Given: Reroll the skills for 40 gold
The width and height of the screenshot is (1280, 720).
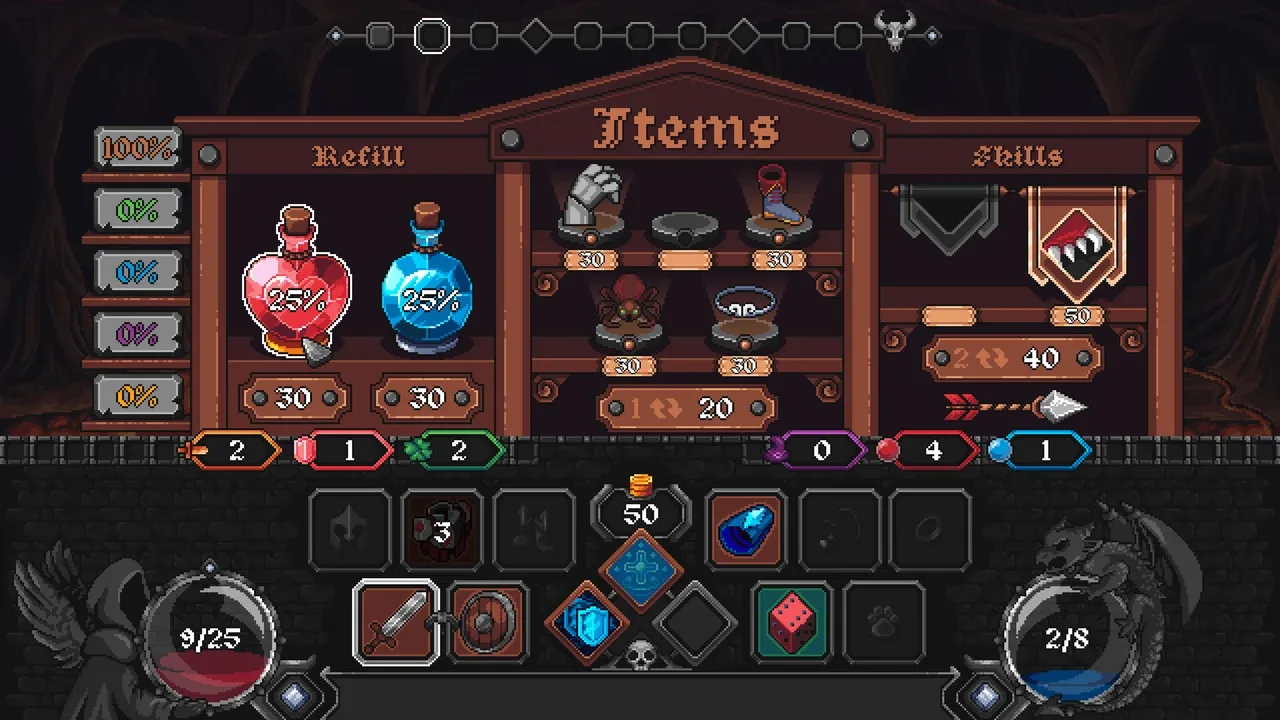Looking at the screenshot, I should (1012, 359).
